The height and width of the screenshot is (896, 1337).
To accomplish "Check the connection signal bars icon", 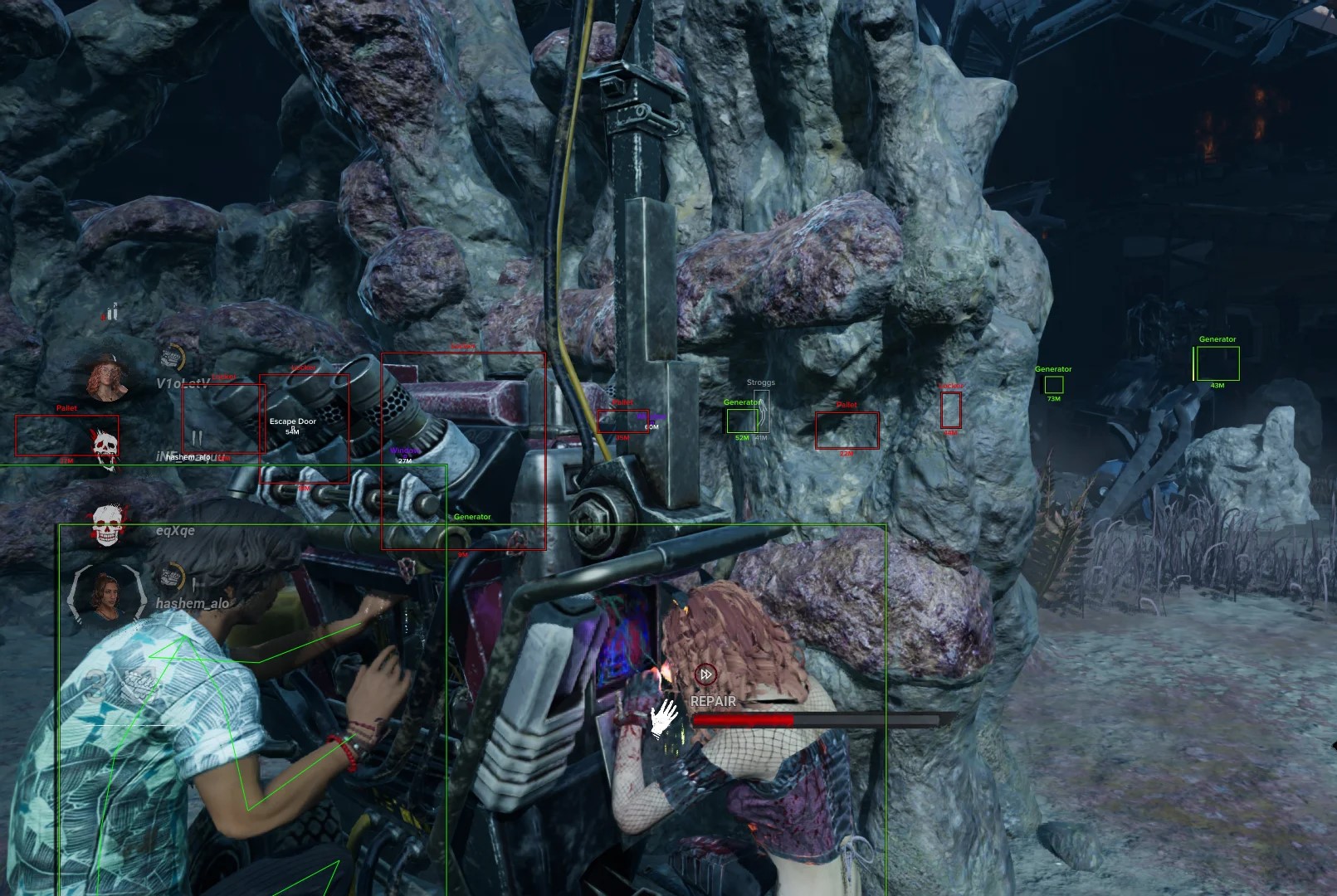I will tap(112, 313).
